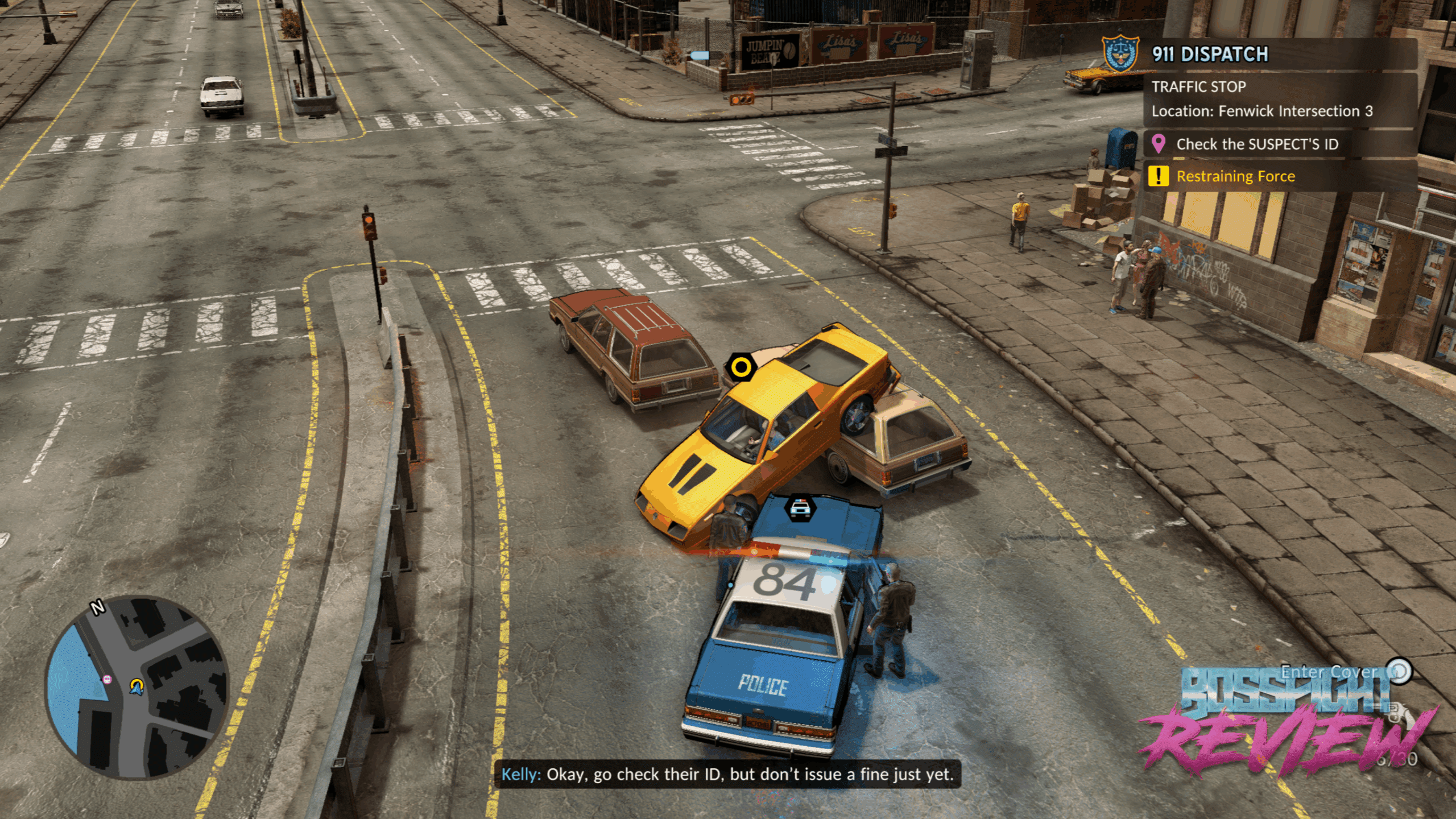The height and width of the screenshot is (819, 1456).
Task: Click the yellow suspect target marker
Action: 741,367
